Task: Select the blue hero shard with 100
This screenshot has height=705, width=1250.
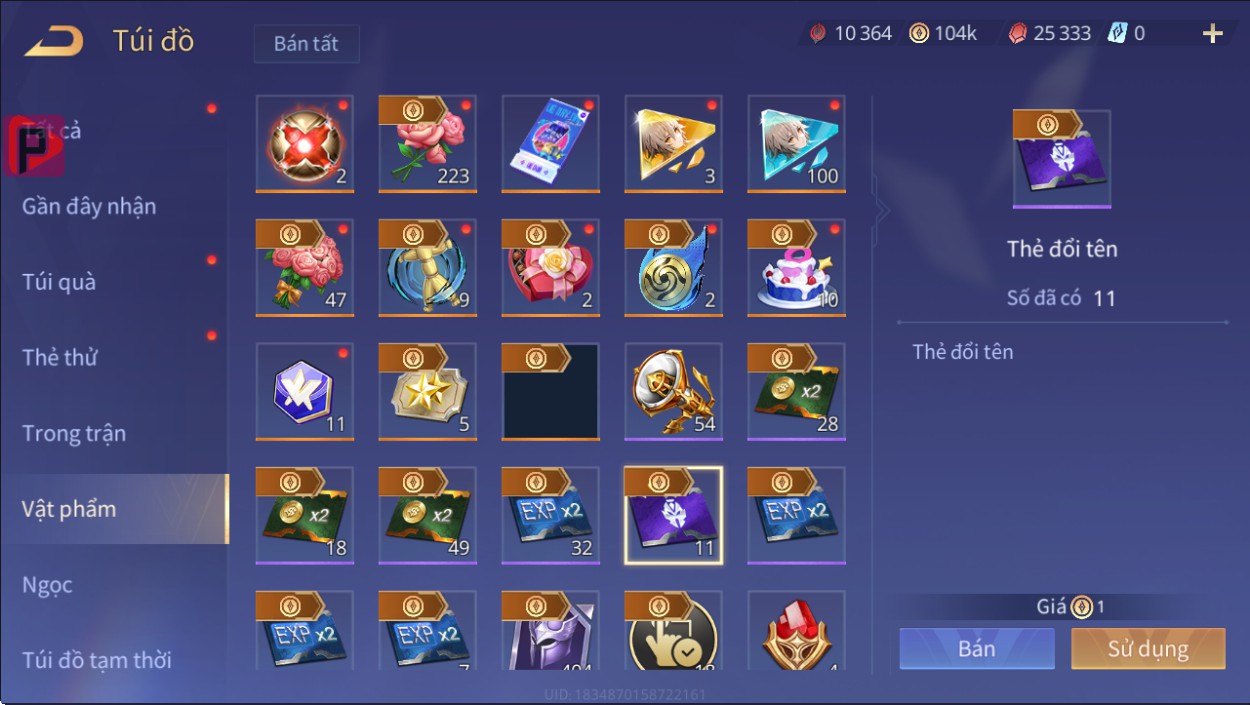Action: click(796, 143)
